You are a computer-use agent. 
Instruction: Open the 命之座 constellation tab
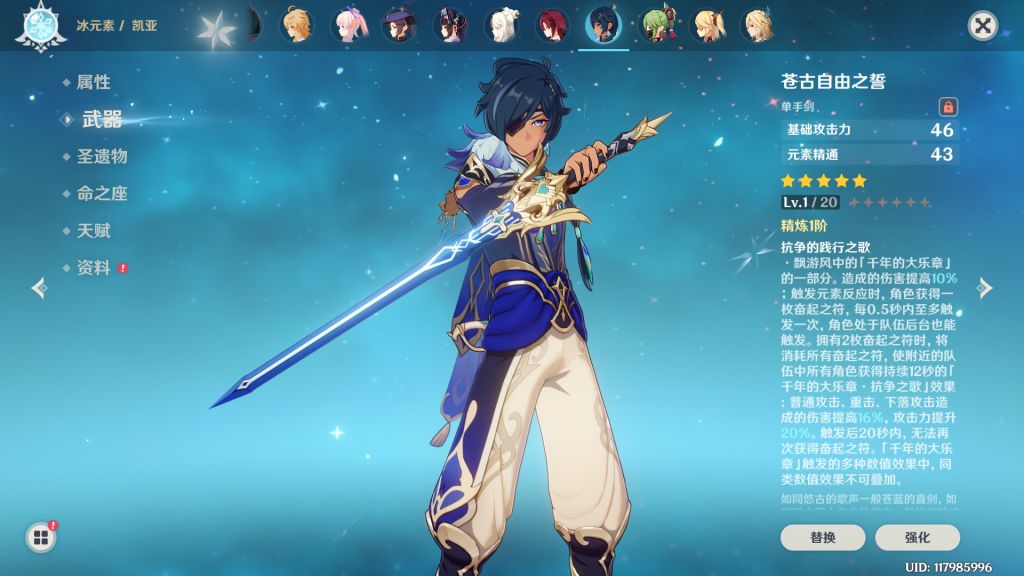[102, 194]
